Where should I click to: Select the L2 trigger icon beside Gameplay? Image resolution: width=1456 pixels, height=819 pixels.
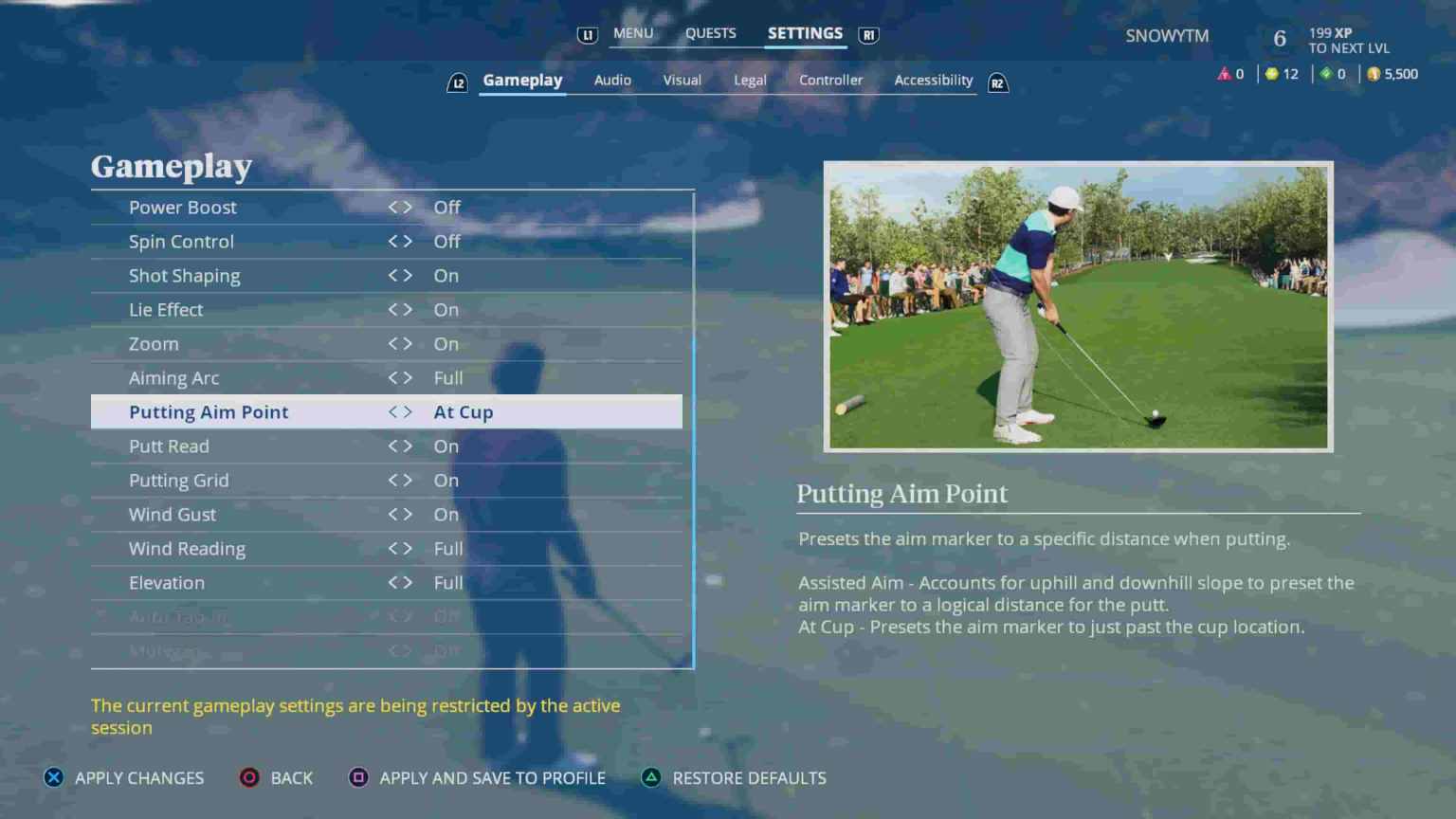coord(458,82)
